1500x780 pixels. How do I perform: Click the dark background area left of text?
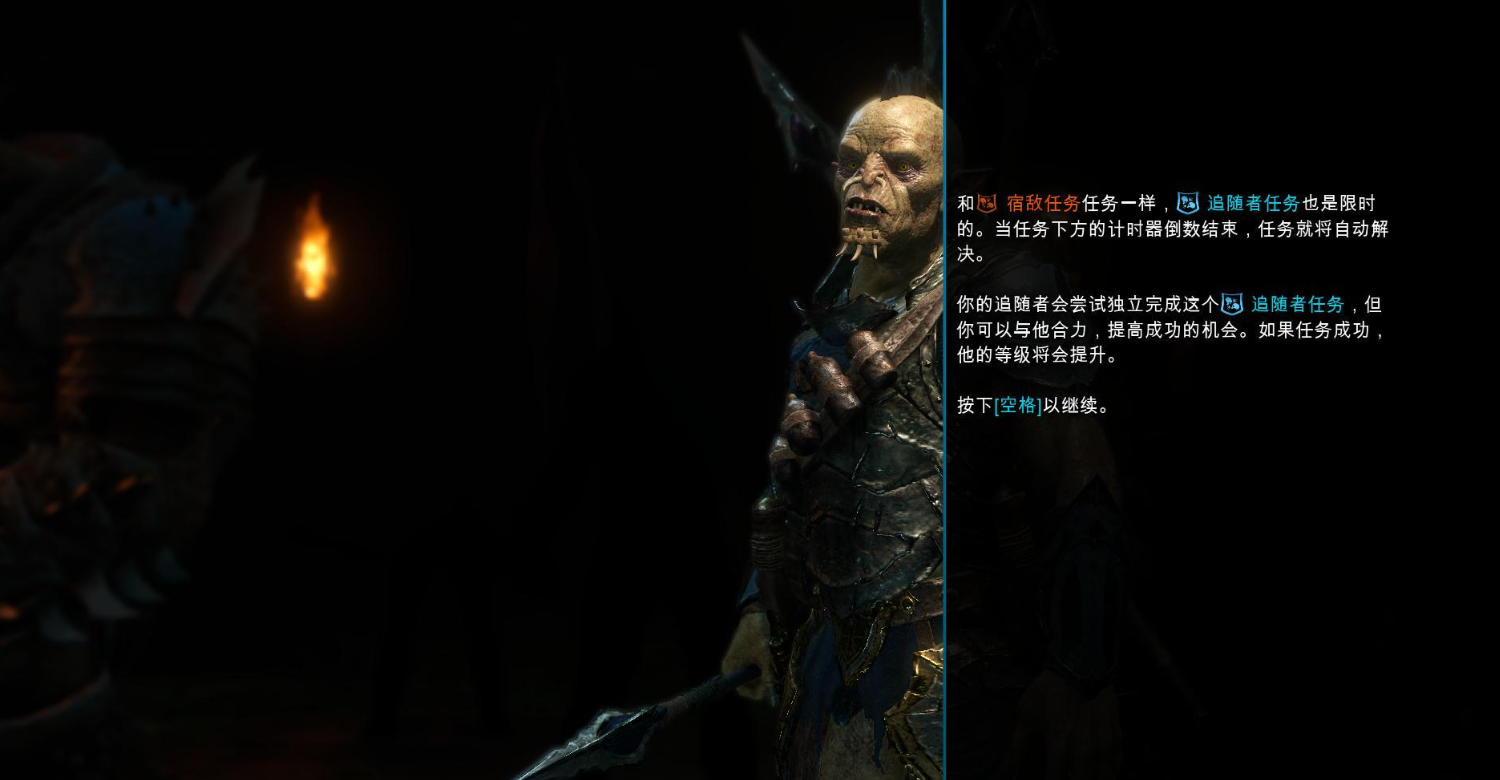click(x=500, y=450)
